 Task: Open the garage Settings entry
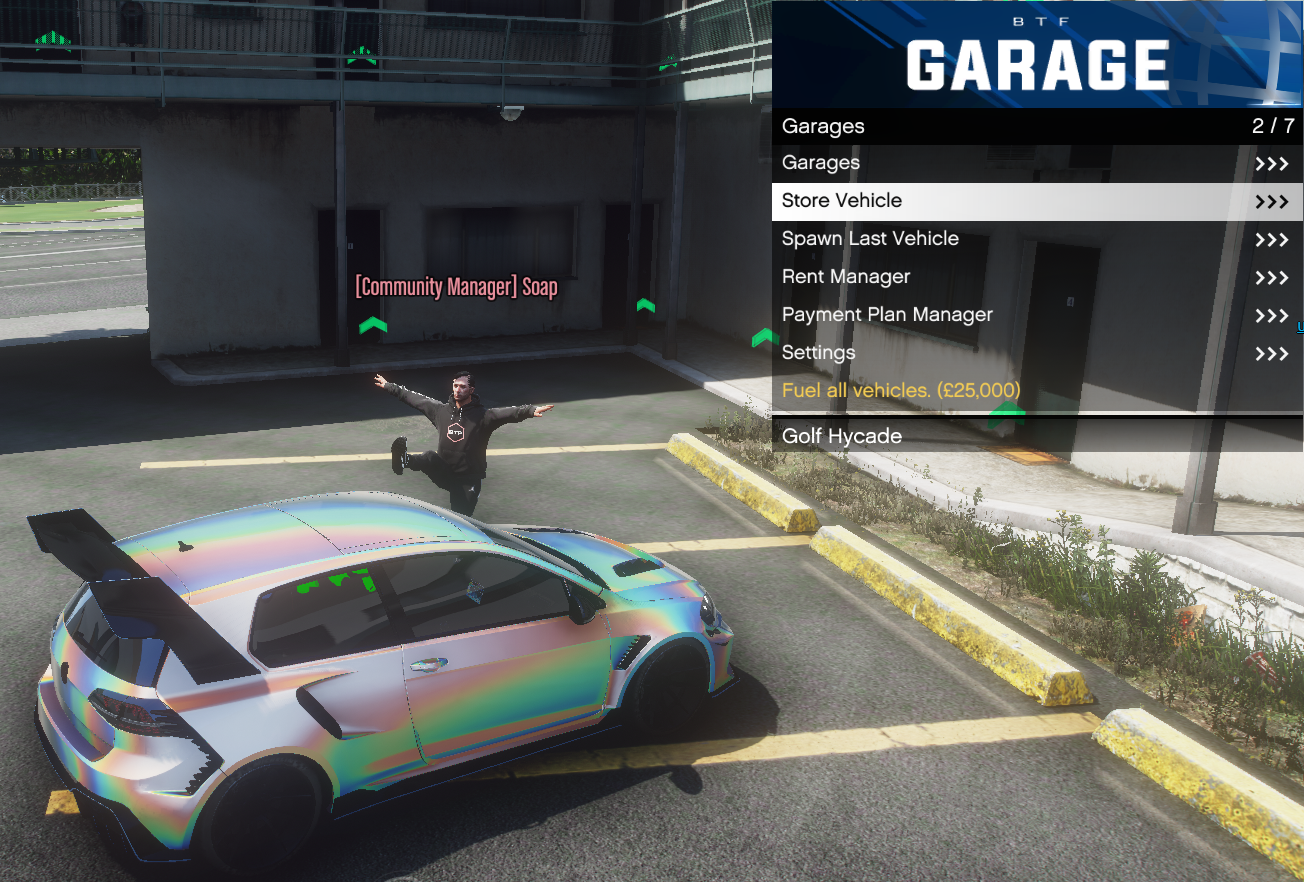(1035, 353)
